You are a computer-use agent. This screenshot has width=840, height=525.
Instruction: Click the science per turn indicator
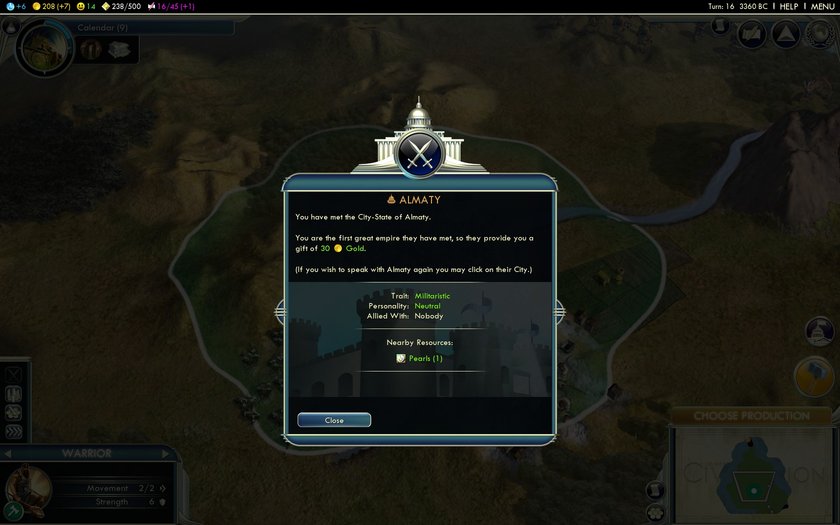tap(14, 6)
